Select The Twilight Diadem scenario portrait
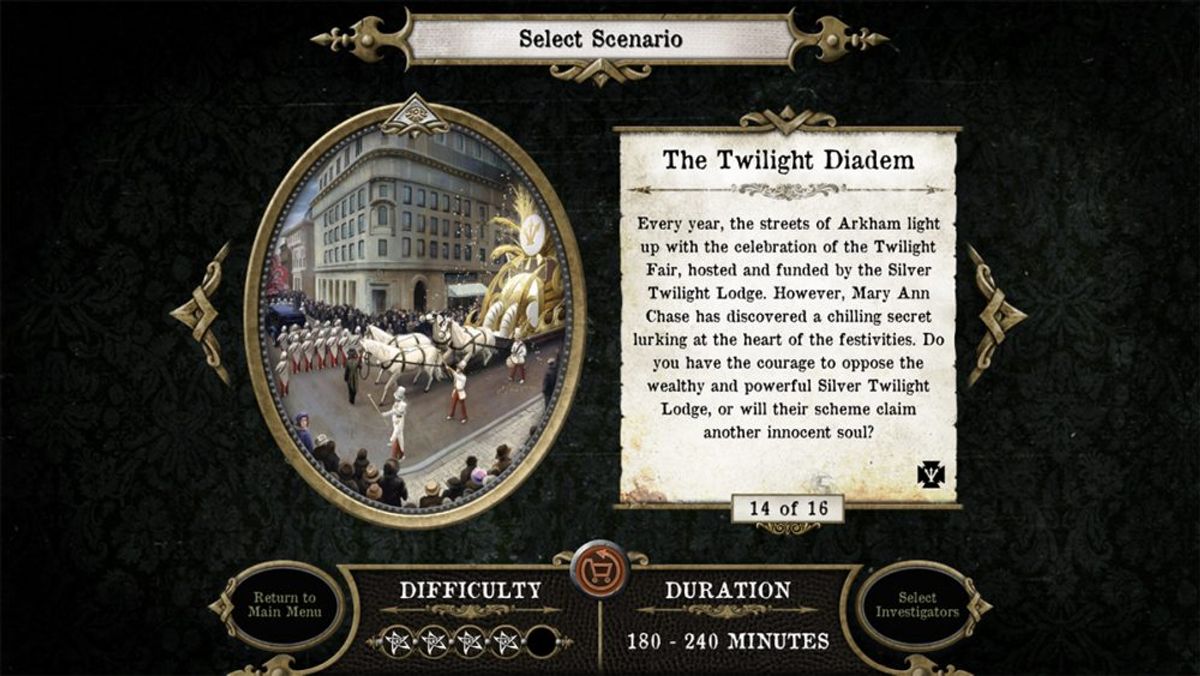 click(x=415, y=314)
